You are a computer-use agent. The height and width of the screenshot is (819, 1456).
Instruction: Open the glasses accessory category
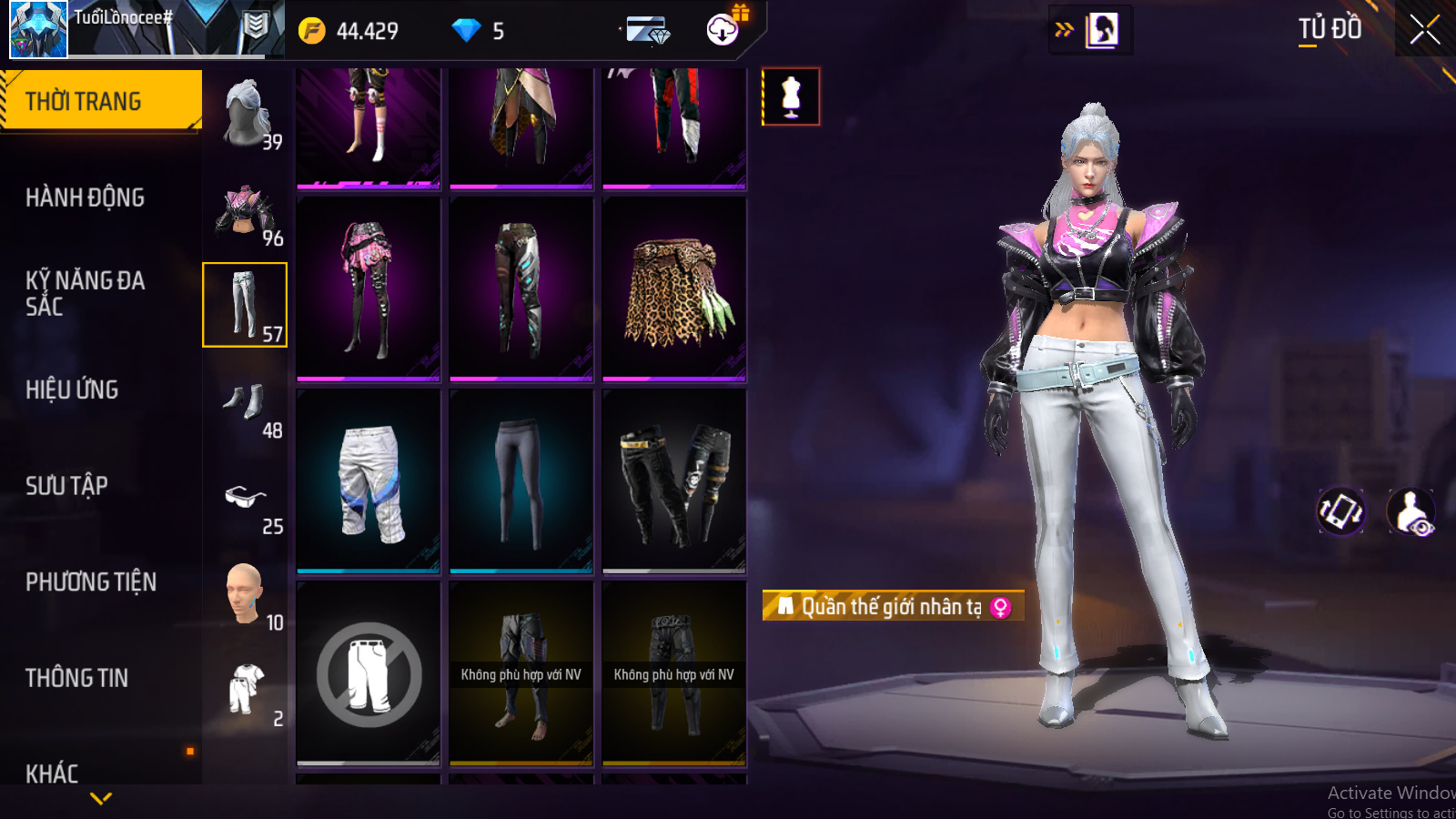click(245, 499)
